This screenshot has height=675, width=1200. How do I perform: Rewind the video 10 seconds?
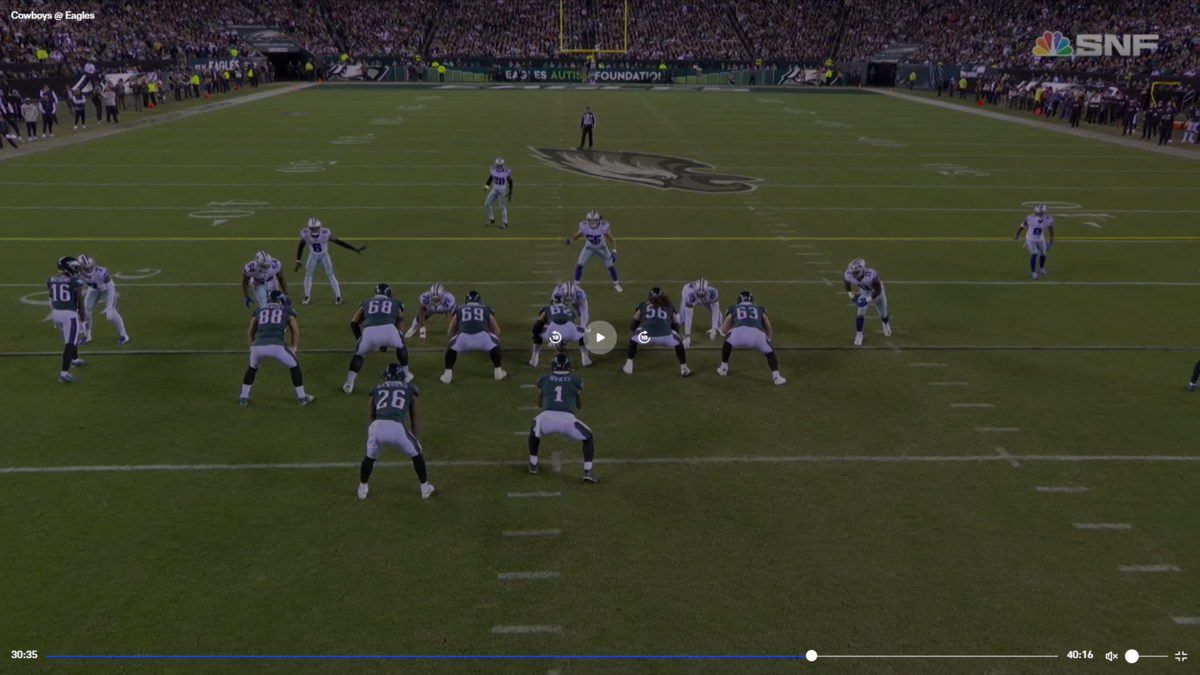click(x=556, y=337)
